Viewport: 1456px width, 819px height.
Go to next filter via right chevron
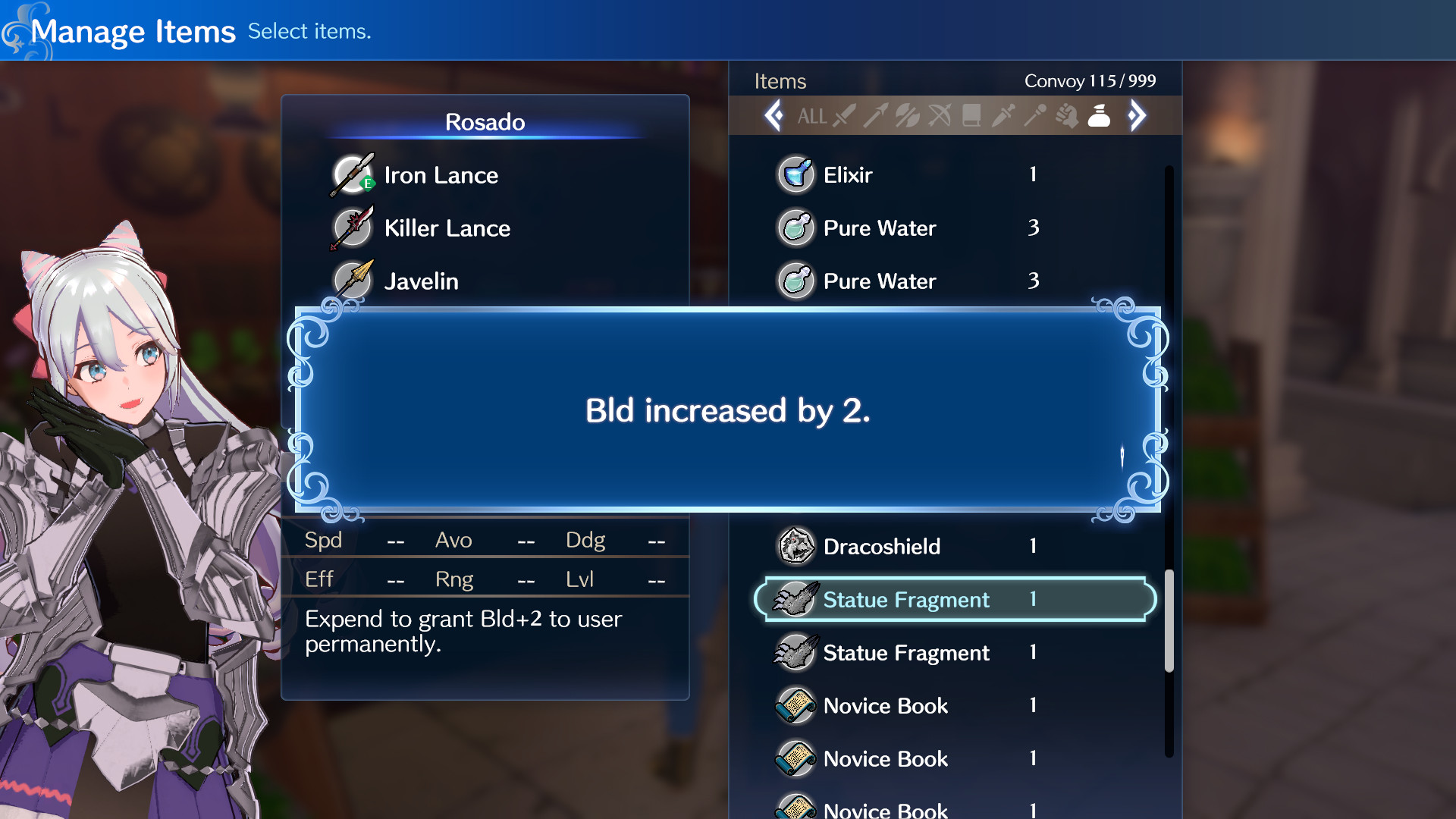pos(1136,115)
